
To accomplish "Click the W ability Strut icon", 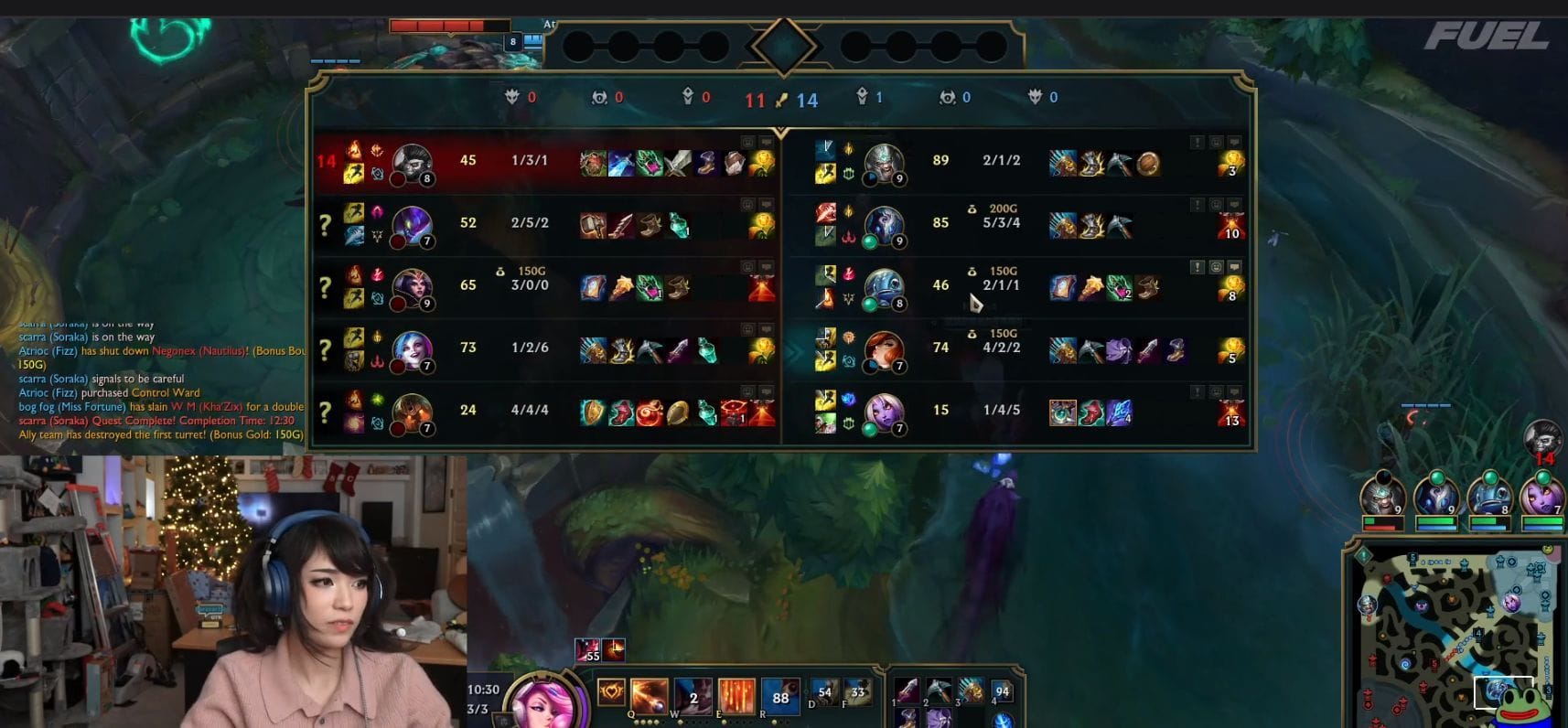I will coord(693,693).
